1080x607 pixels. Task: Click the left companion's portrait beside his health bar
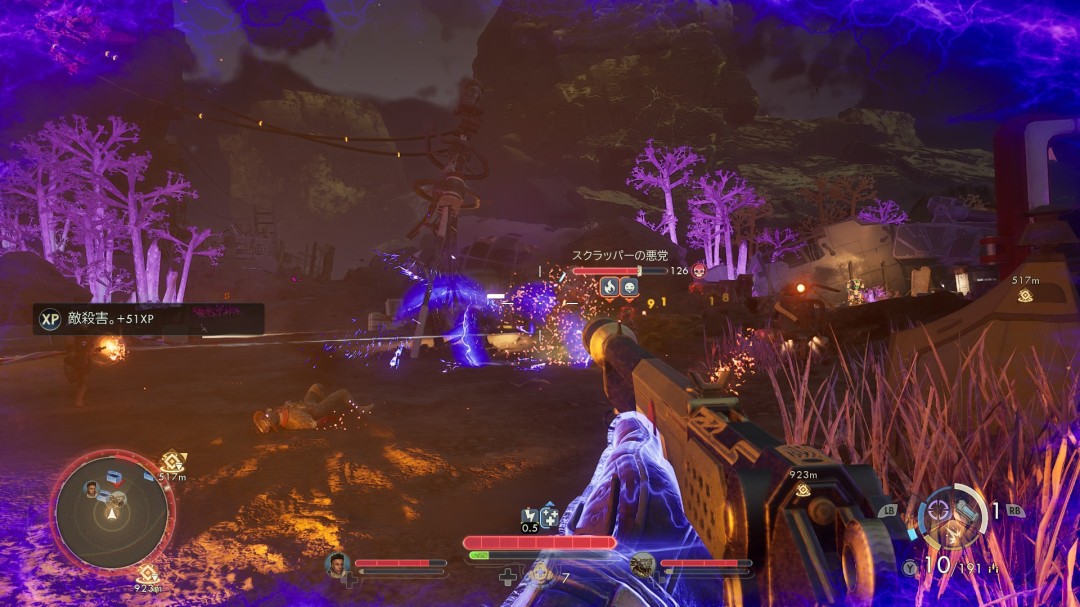[x=337, y=565]
